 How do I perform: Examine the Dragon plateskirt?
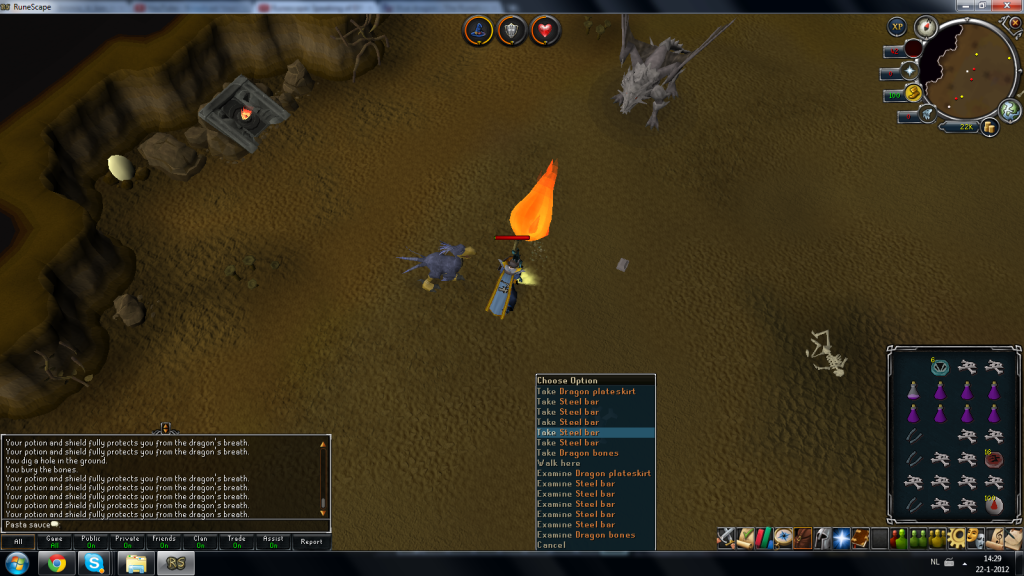[593, 473]
